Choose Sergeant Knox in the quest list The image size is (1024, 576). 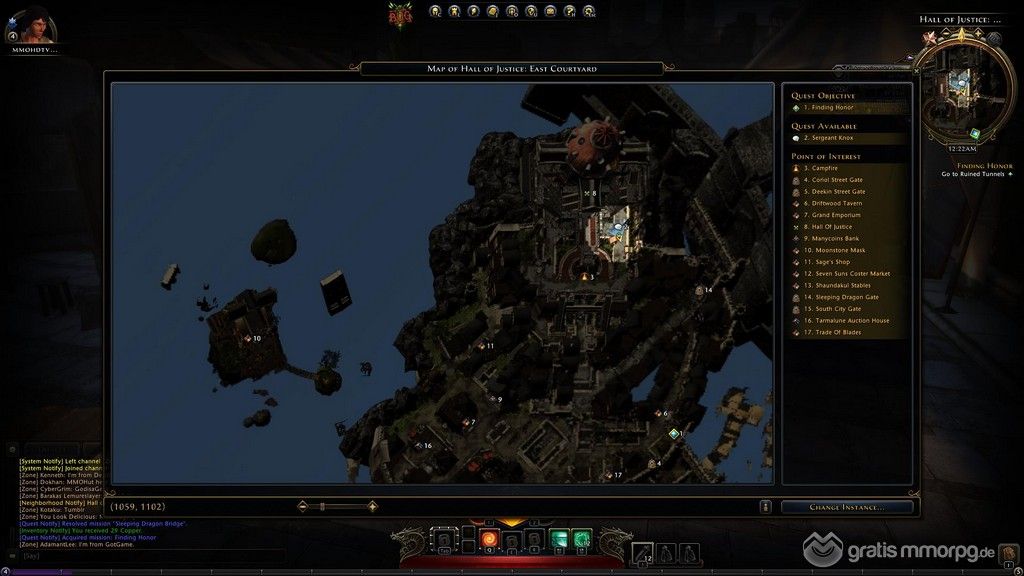pos(837,138)
